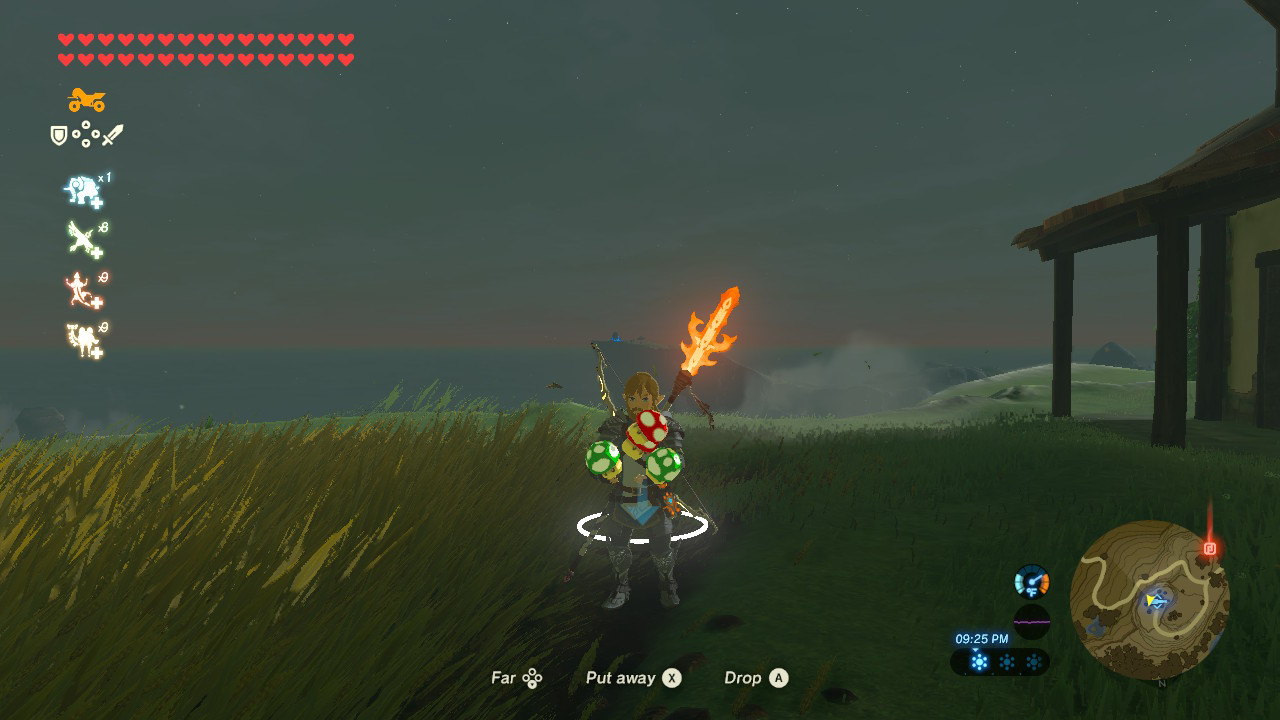Image resolution: width=1280 pixels, height=720 pixels.
Task: Select the Mipha's Grace ability icon
Action: click(82, 189)
